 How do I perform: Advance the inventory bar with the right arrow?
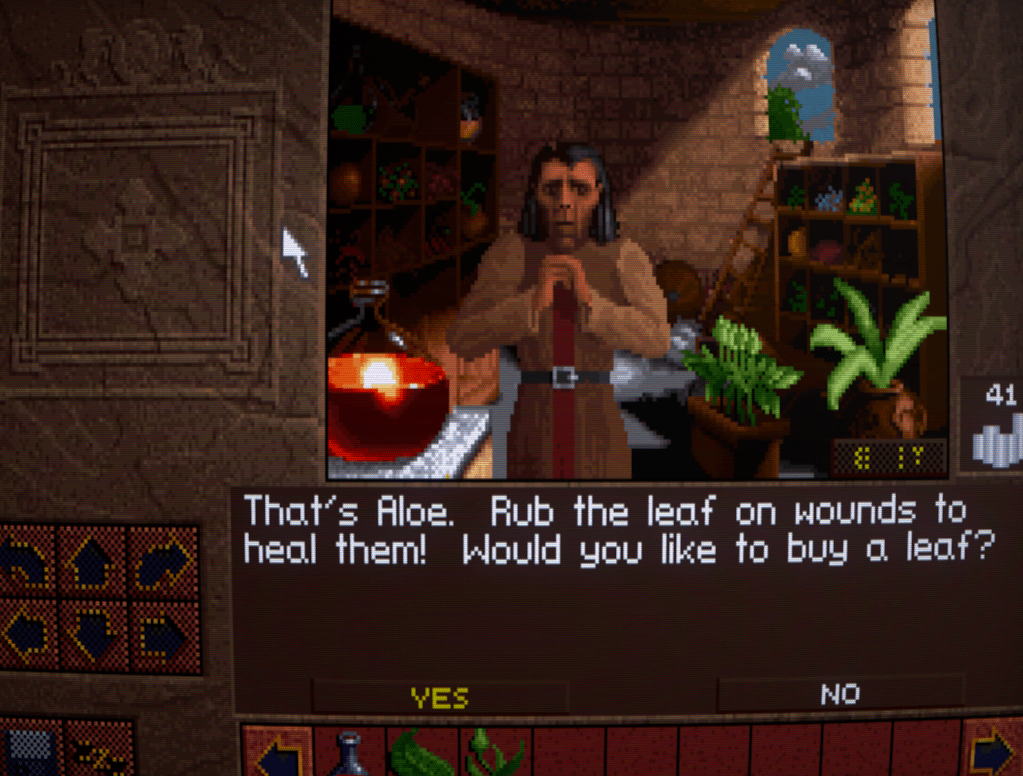[x=991, y=751]
